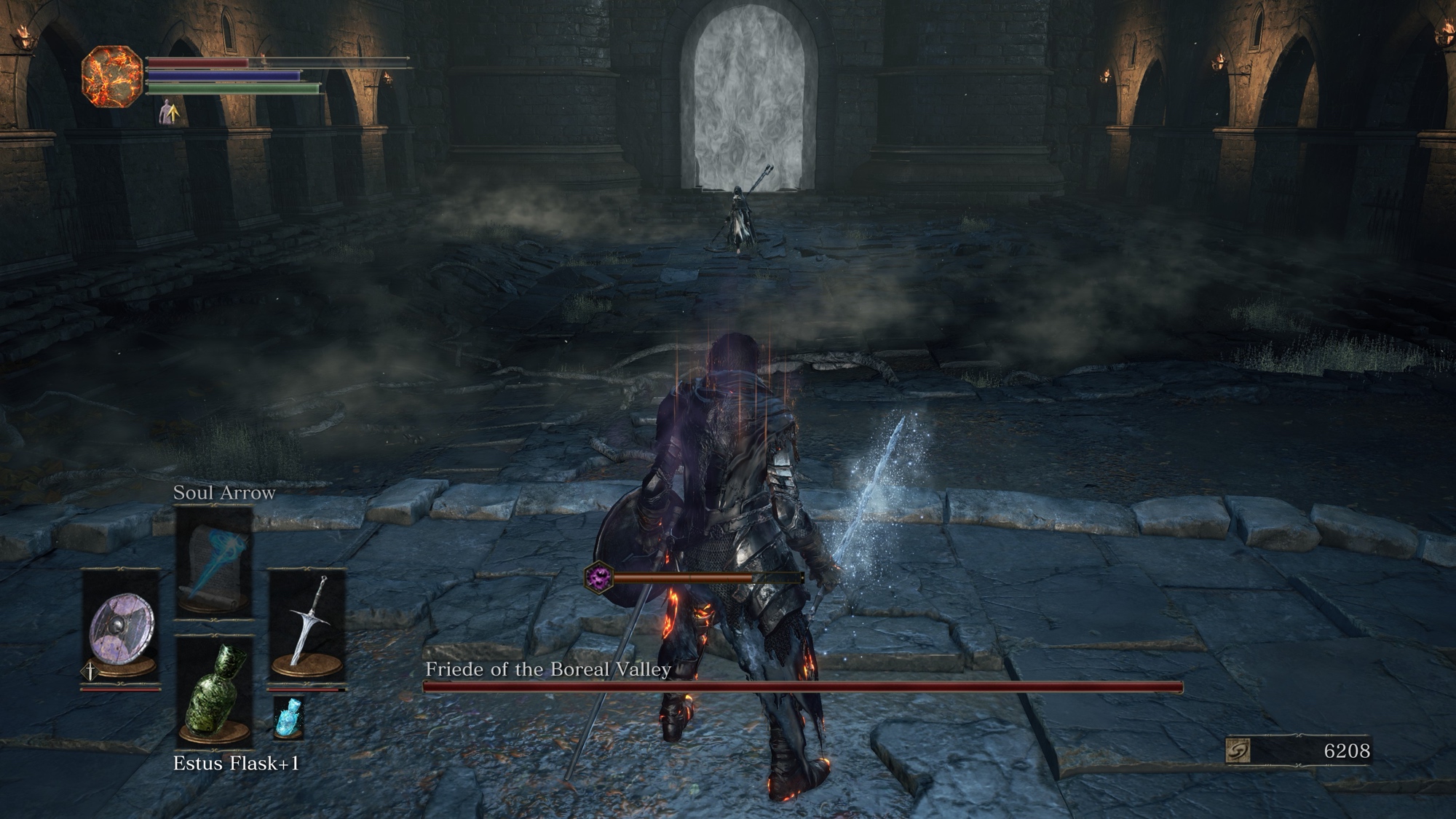This screenshot has height=819, width=1456.
Task: Click the small blue Ashen Estus flask
Action: coord(288,717)
